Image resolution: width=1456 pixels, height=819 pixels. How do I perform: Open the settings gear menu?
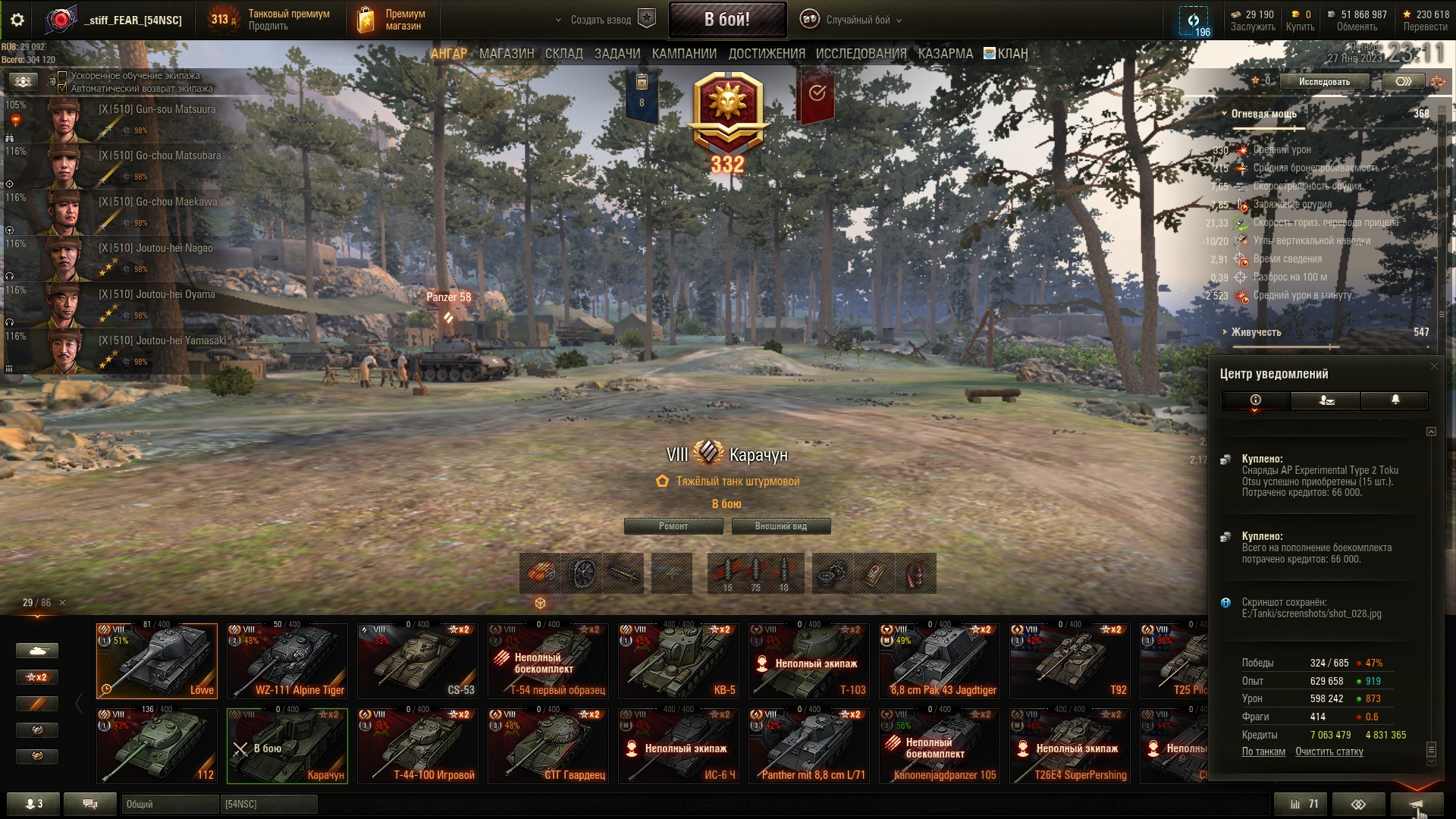17,20
